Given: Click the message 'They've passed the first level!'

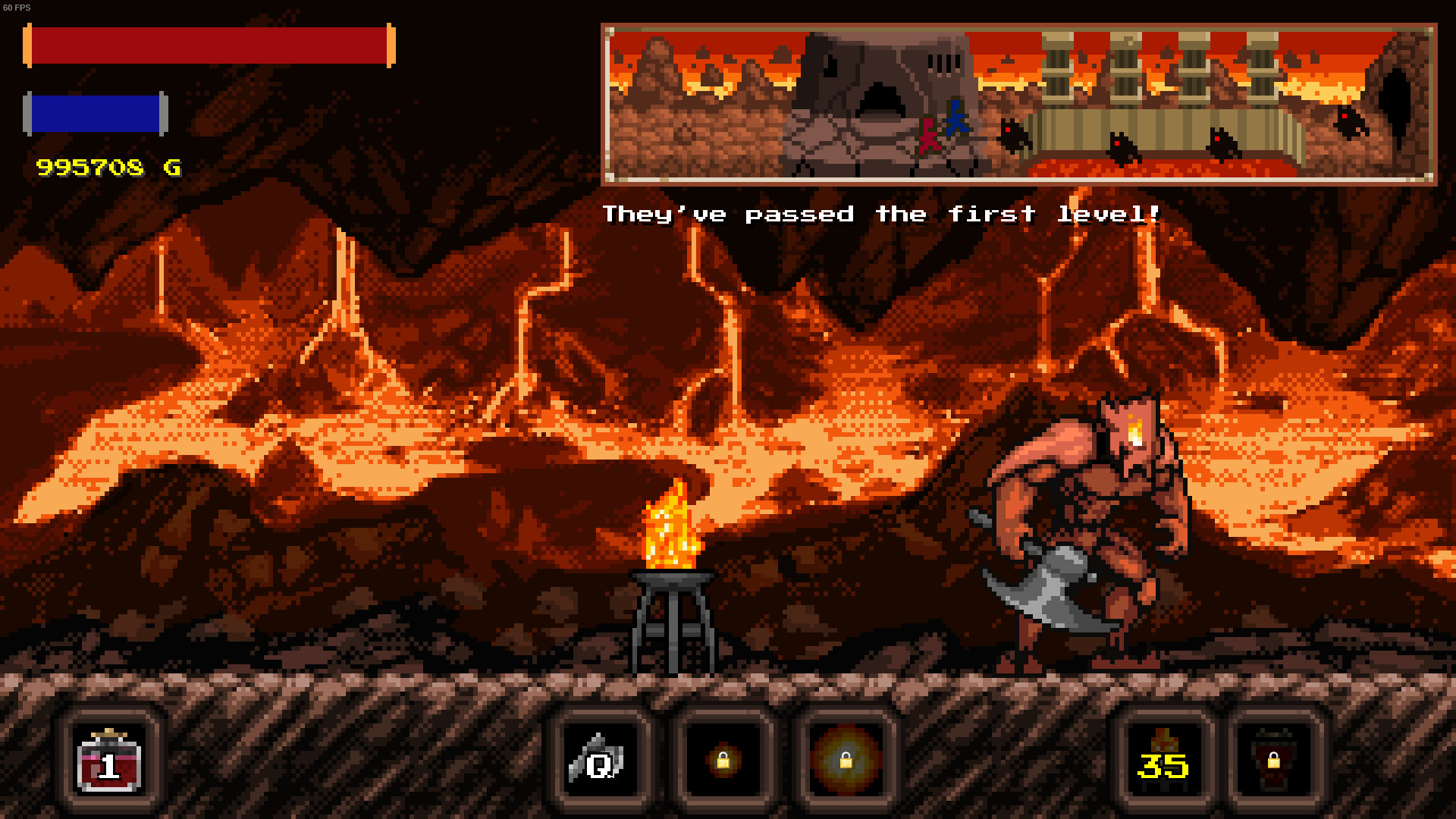Looking at the screenshot, I should tap(880, 215).
